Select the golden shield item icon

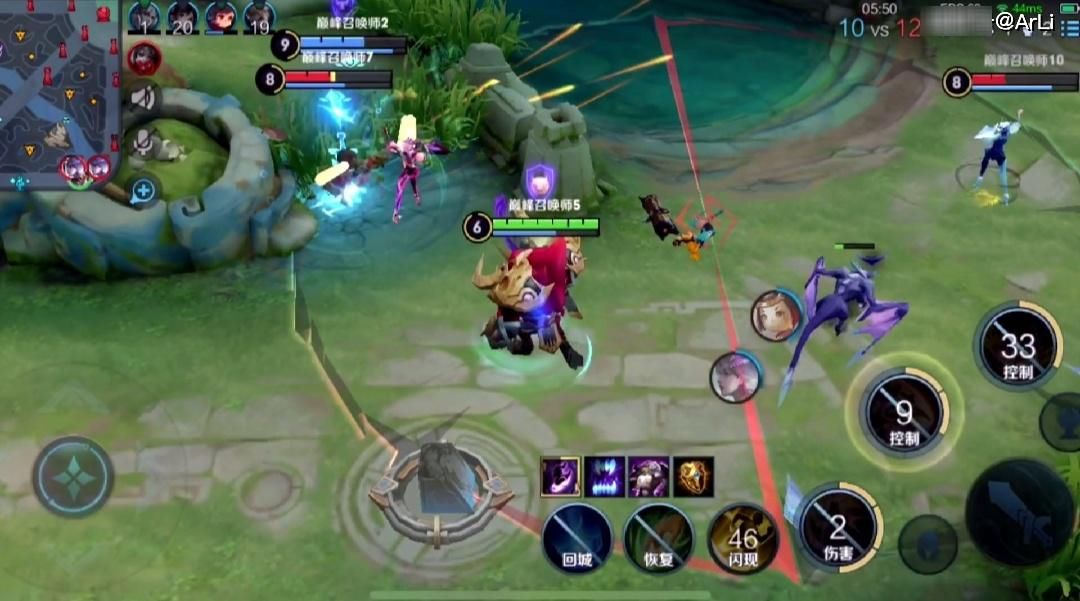pyautogui.click(x=693, y=477)
